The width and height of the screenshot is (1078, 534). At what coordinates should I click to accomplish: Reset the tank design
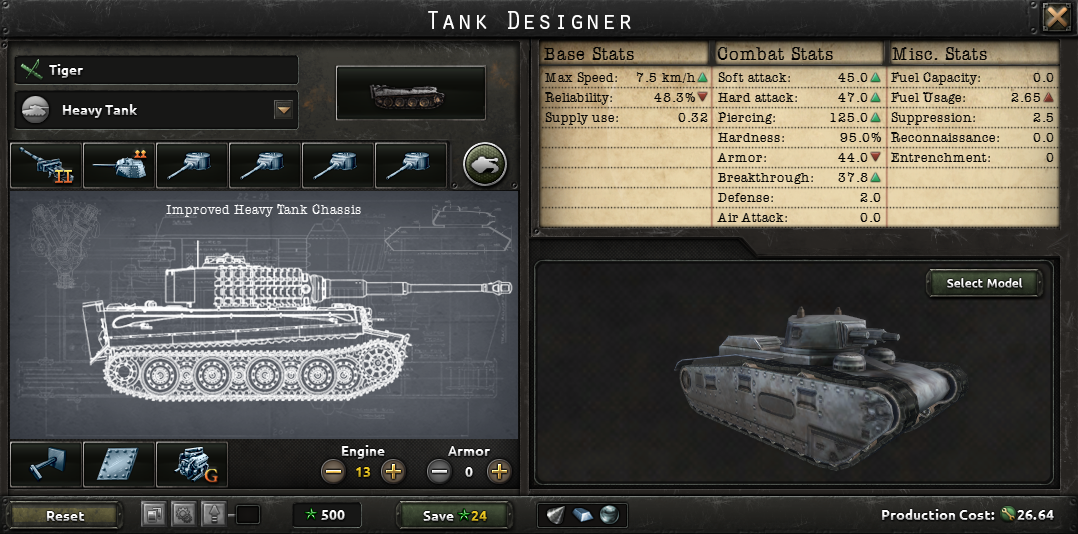65,516
